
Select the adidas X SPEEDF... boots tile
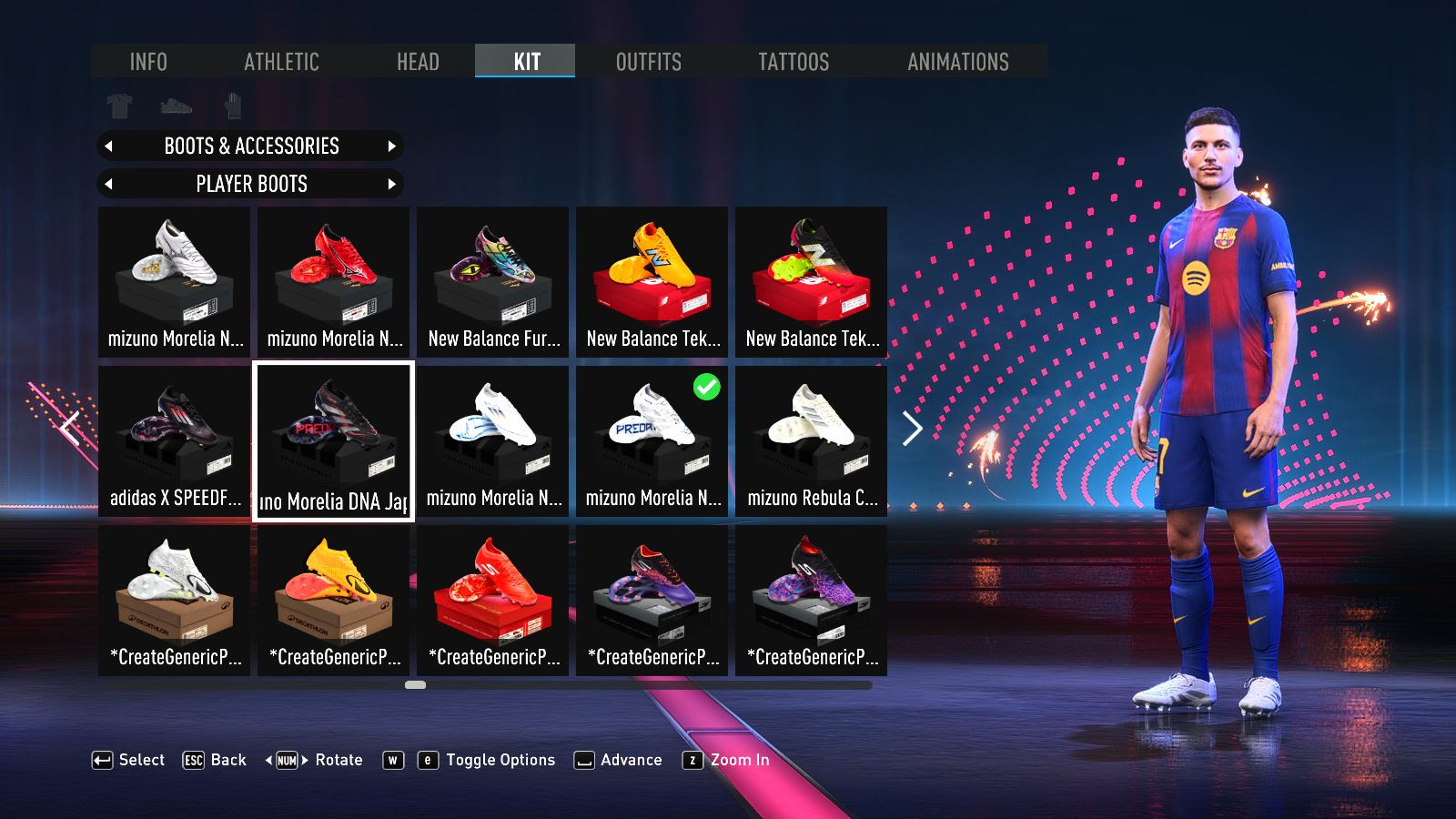[x=174, y=440]
